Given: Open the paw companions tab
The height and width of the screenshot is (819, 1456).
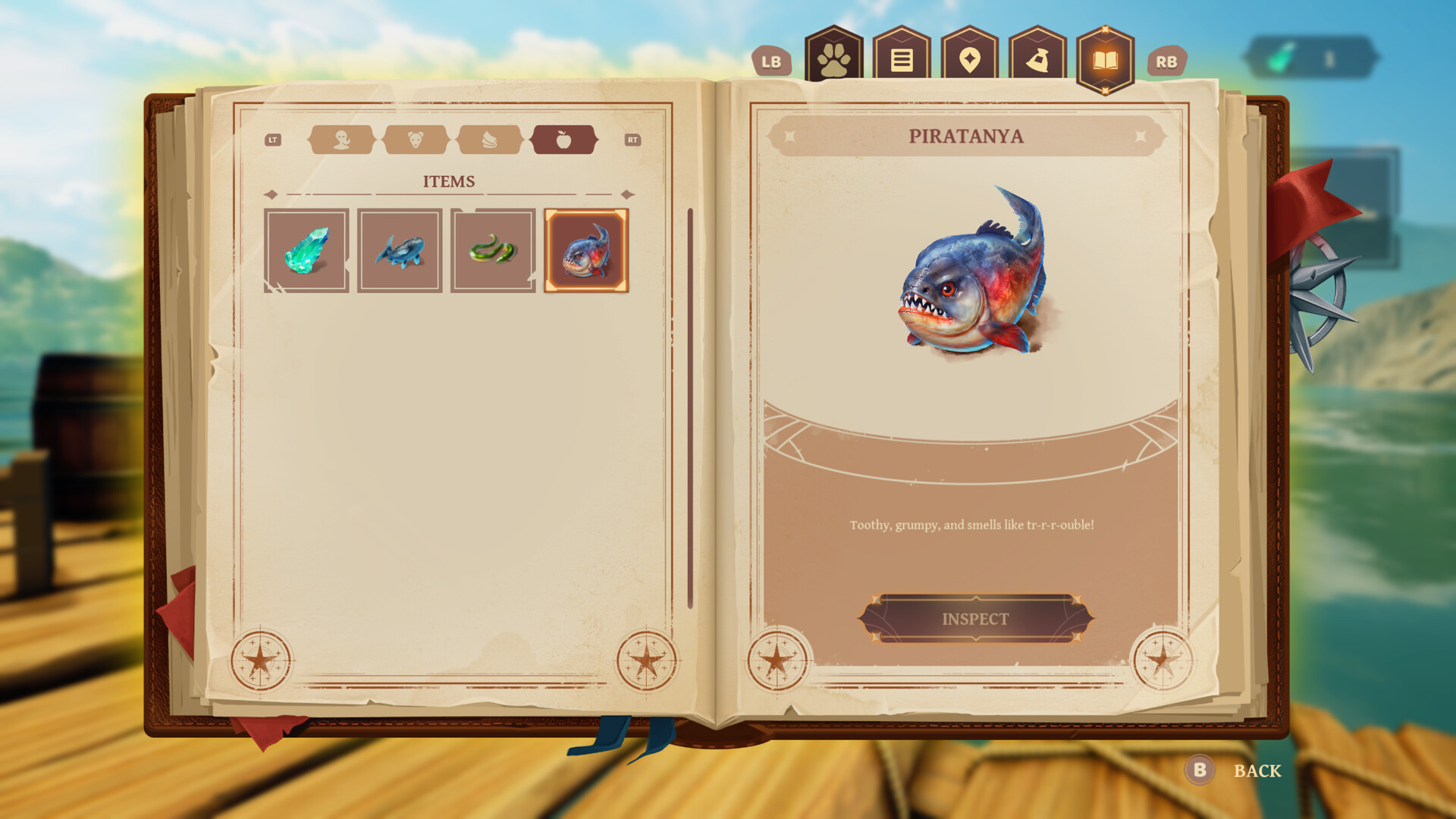Looking at the screenshot, I should coord(835,56).
